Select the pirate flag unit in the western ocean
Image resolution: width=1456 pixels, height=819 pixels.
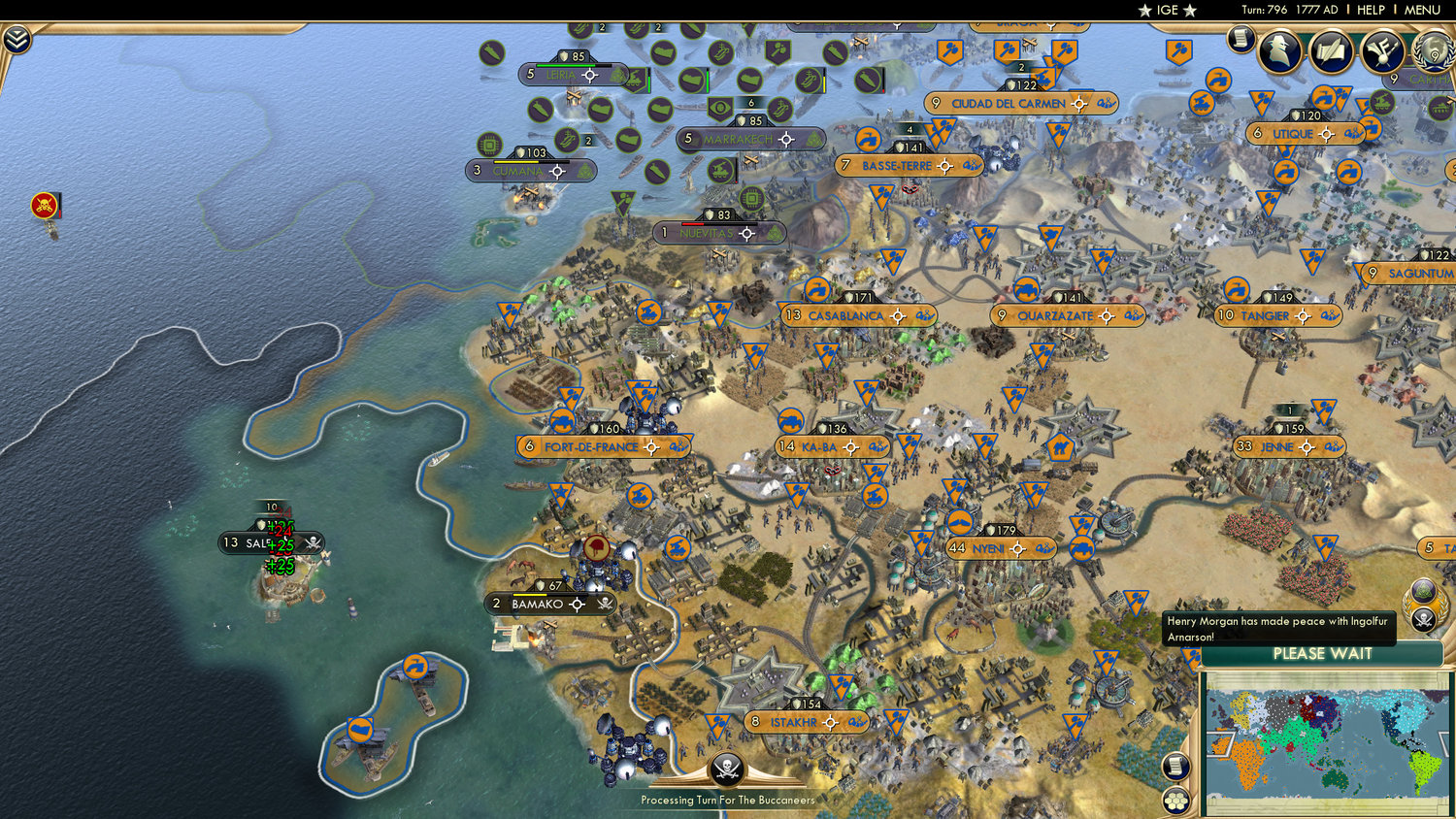tap(45, 207)
